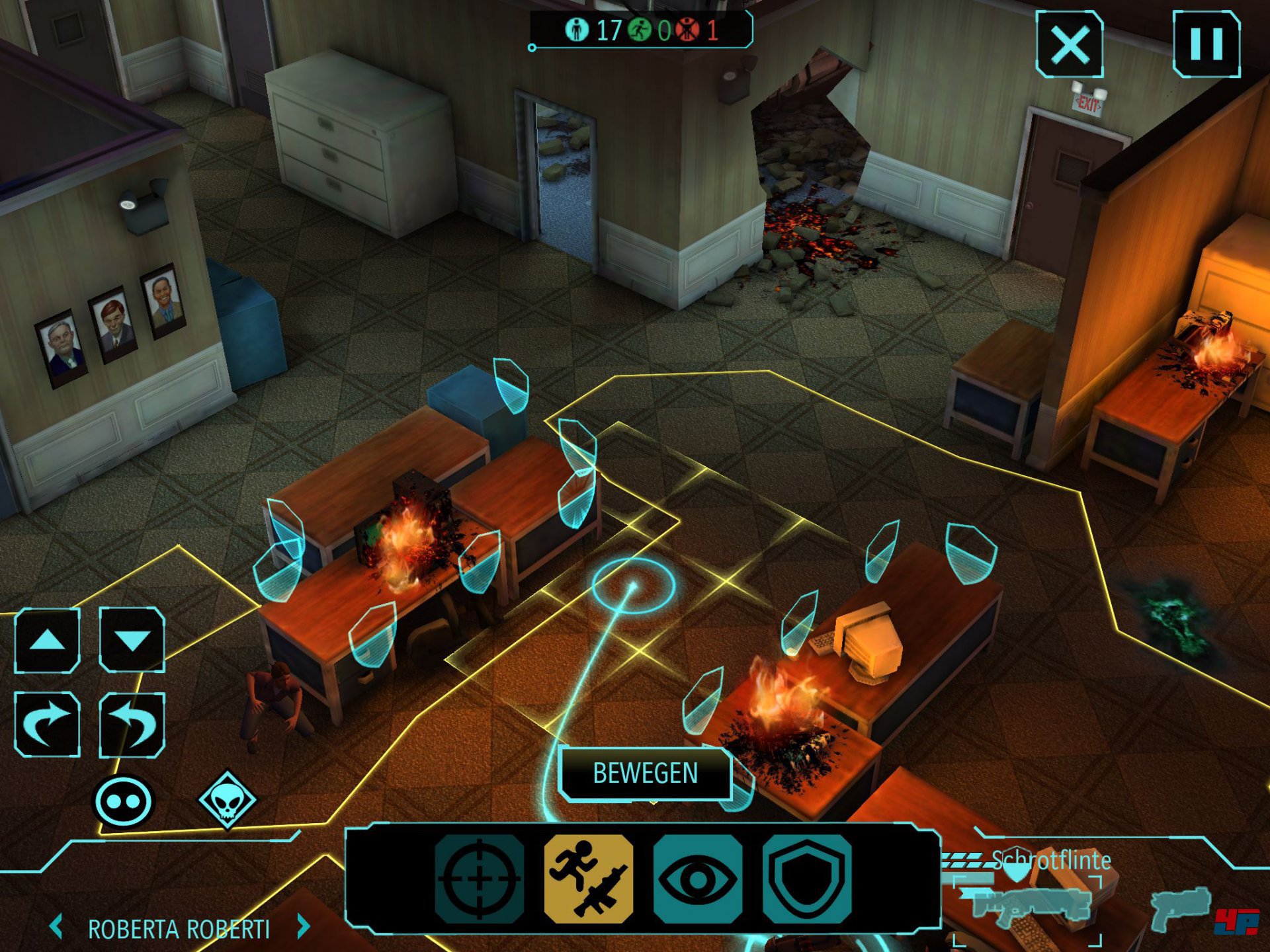Switch to next soldier with right arrow

tap(304, 927)
